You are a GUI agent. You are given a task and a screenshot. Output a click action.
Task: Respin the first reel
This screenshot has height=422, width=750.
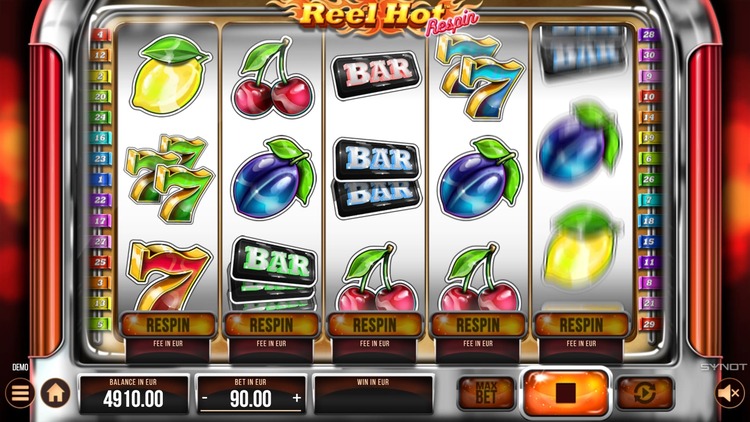pyautogui.click(x=166, y=325)
